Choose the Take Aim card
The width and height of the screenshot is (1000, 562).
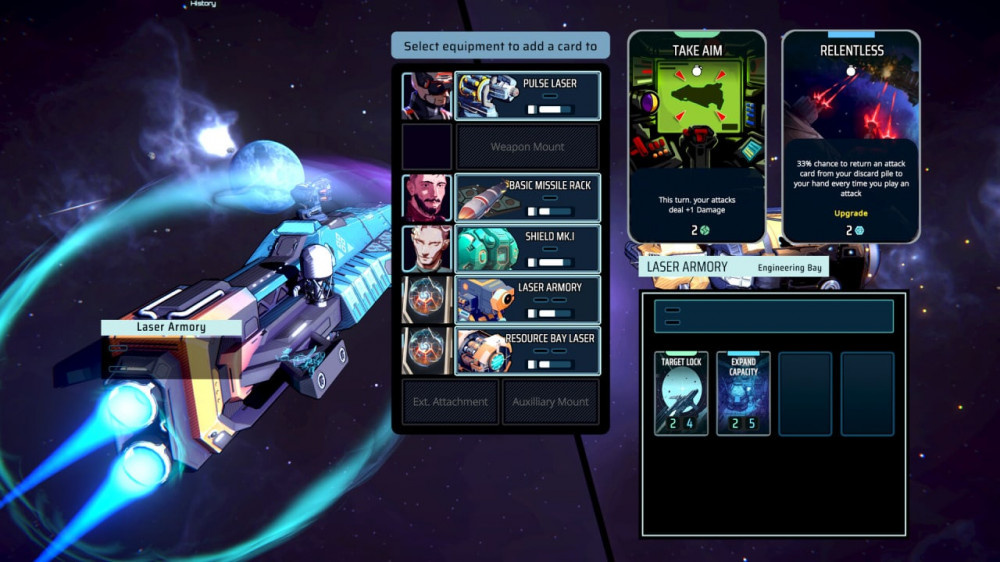[697, 137]
